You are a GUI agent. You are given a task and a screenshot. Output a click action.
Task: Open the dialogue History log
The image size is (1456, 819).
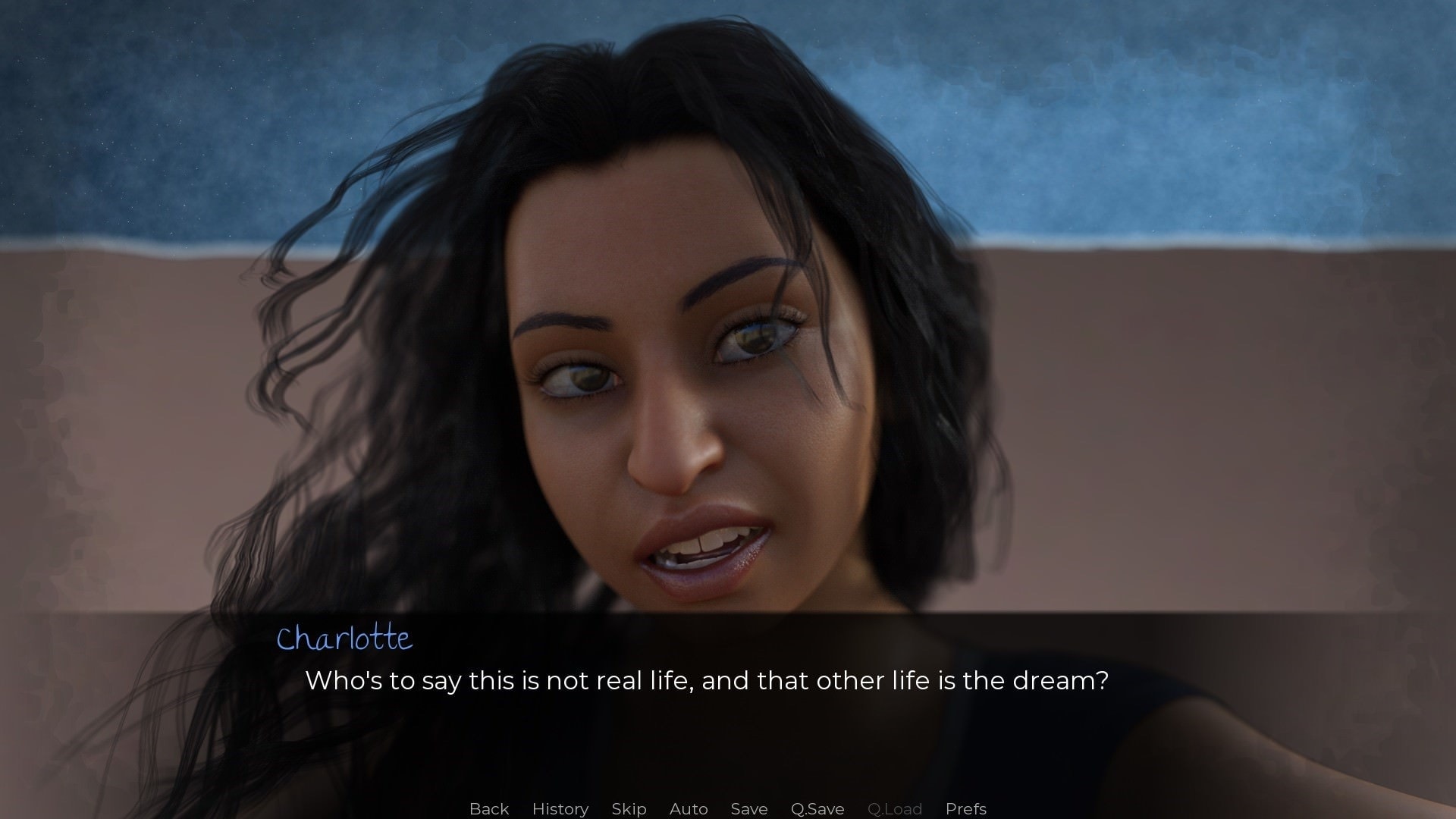[560, 808]
